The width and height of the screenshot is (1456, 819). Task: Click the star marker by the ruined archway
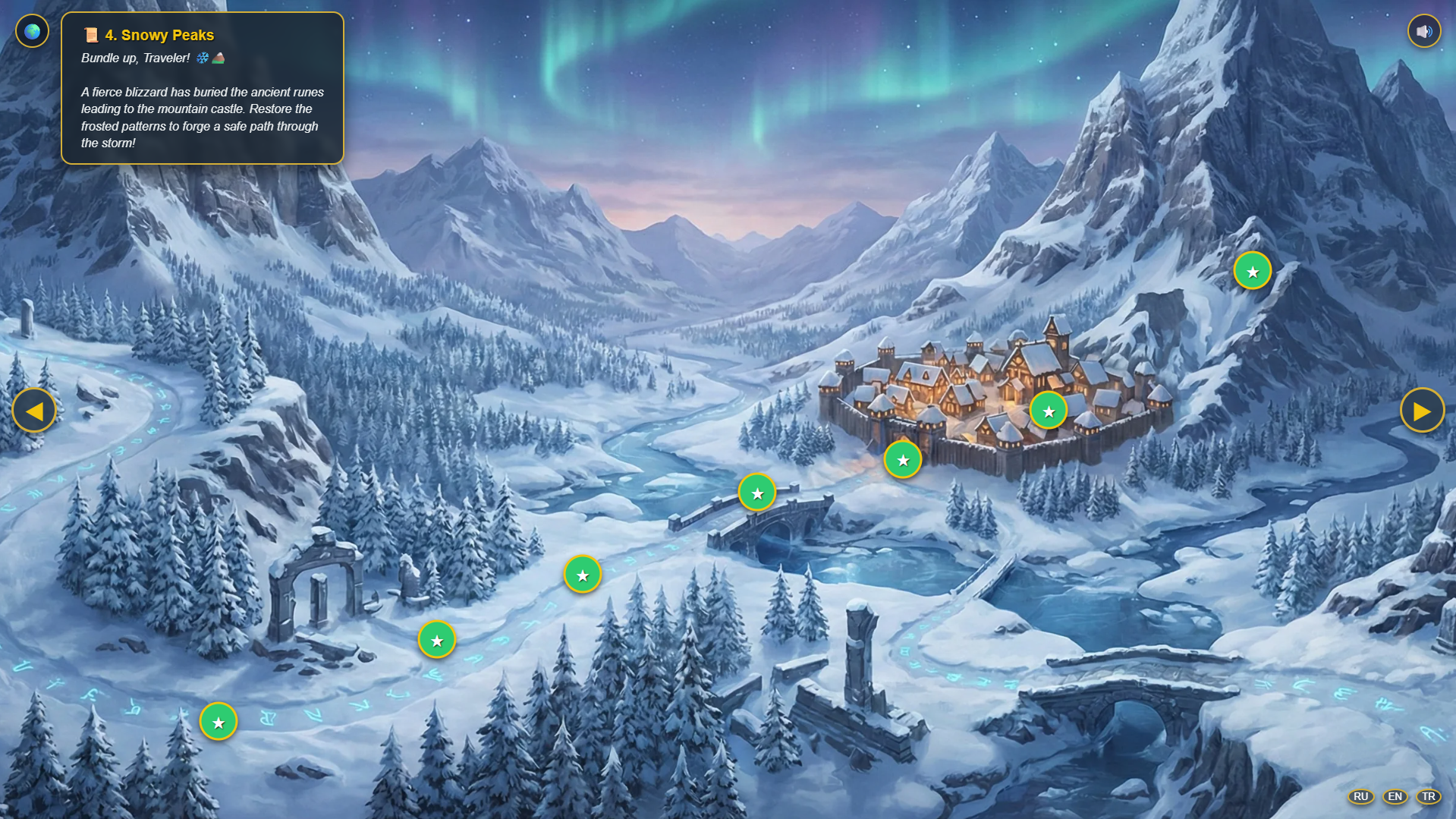click(x=436, y=640)
